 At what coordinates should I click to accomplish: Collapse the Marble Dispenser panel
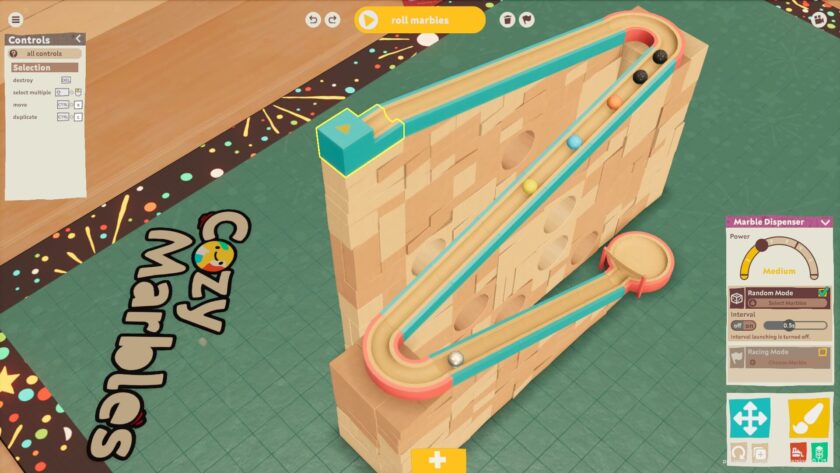tap(825, 222)
